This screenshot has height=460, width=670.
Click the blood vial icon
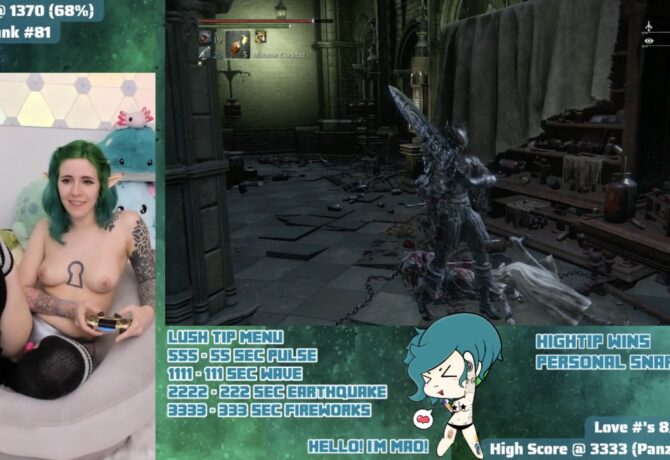coord(204,37)
